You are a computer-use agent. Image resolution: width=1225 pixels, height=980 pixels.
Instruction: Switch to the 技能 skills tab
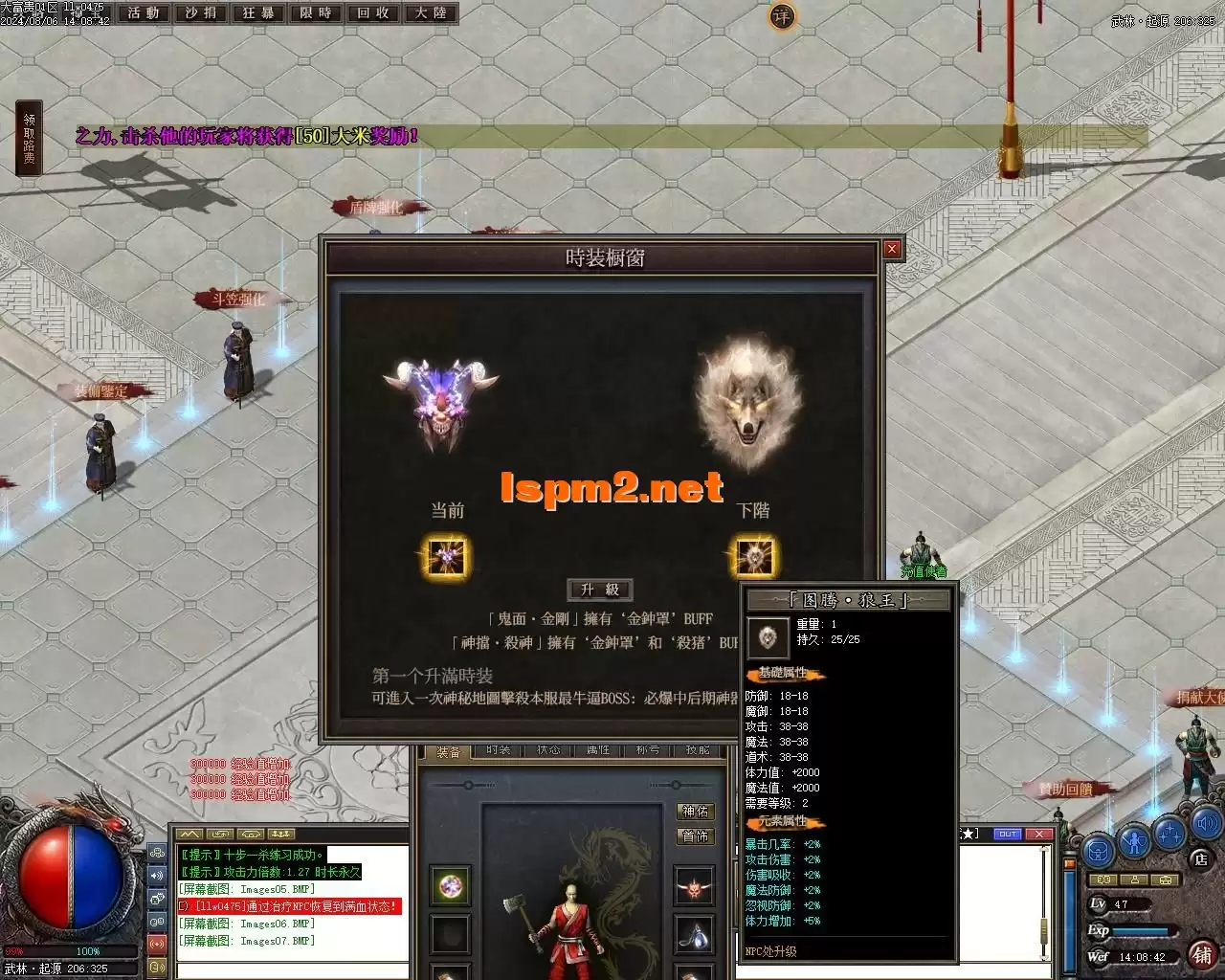[x=698, y=750]
